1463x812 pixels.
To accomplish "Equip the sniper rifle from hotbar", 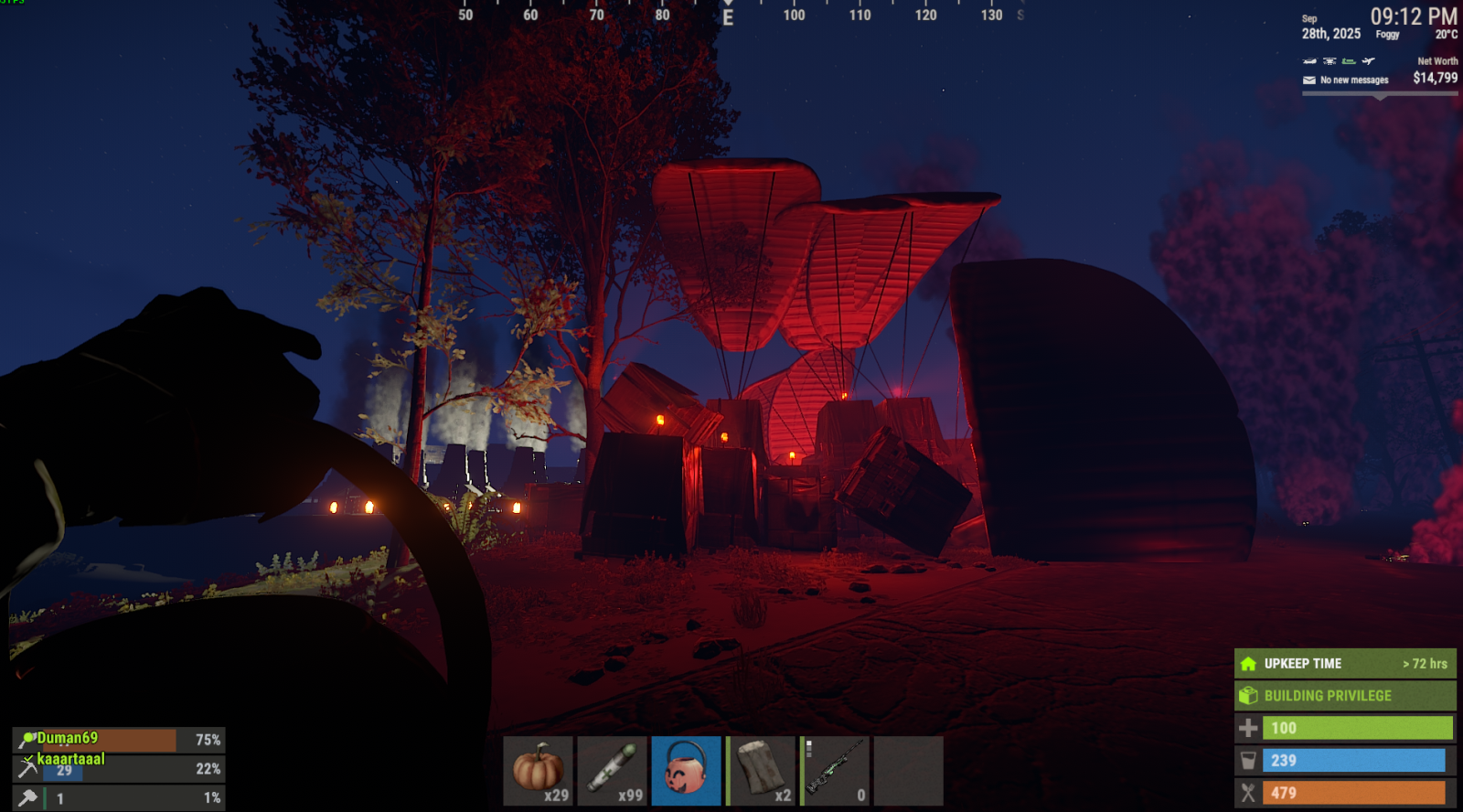I will point(835,770).
